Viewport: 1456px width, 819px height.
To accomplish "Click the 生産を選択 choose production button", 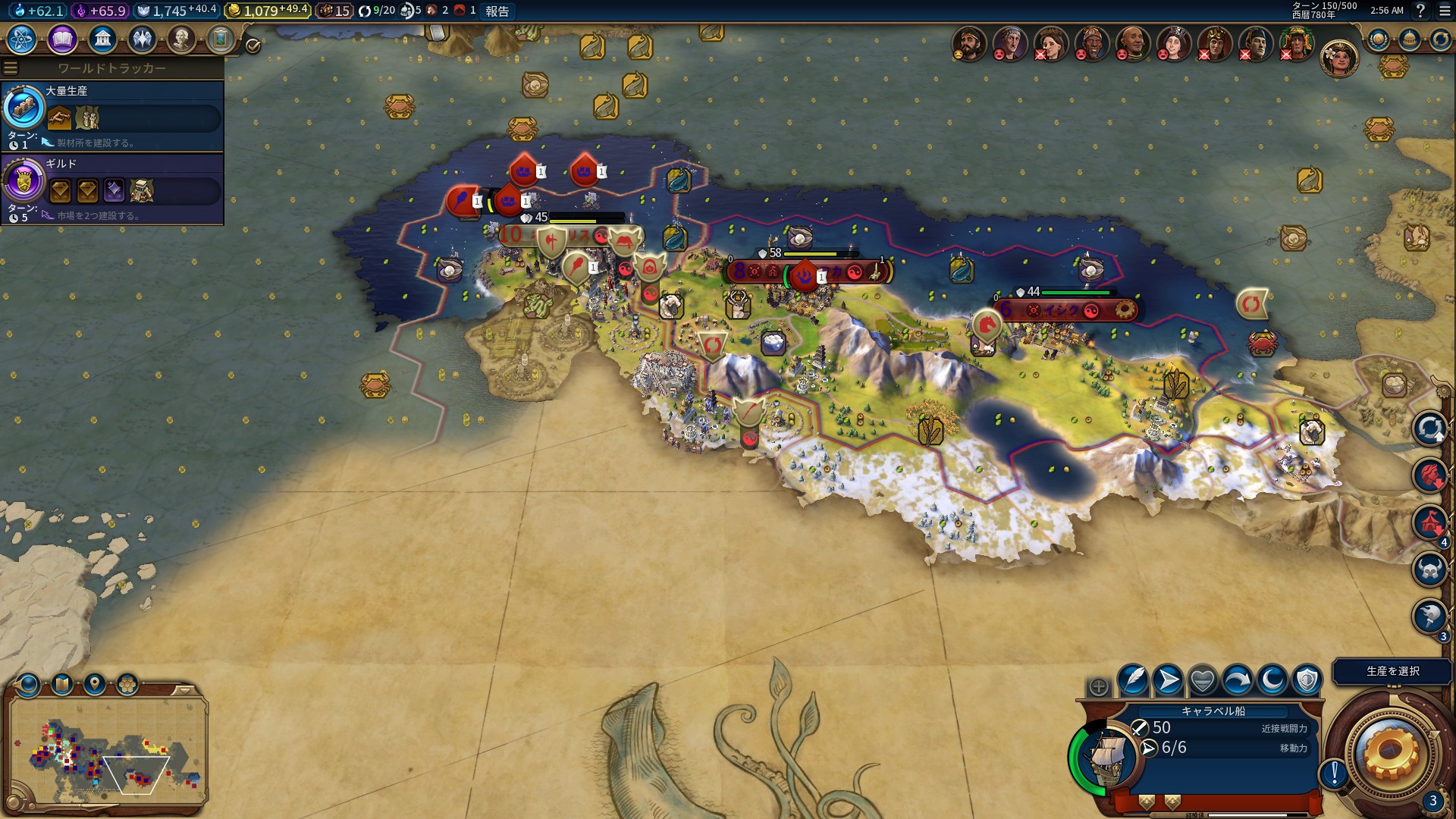I will 1392,671.
